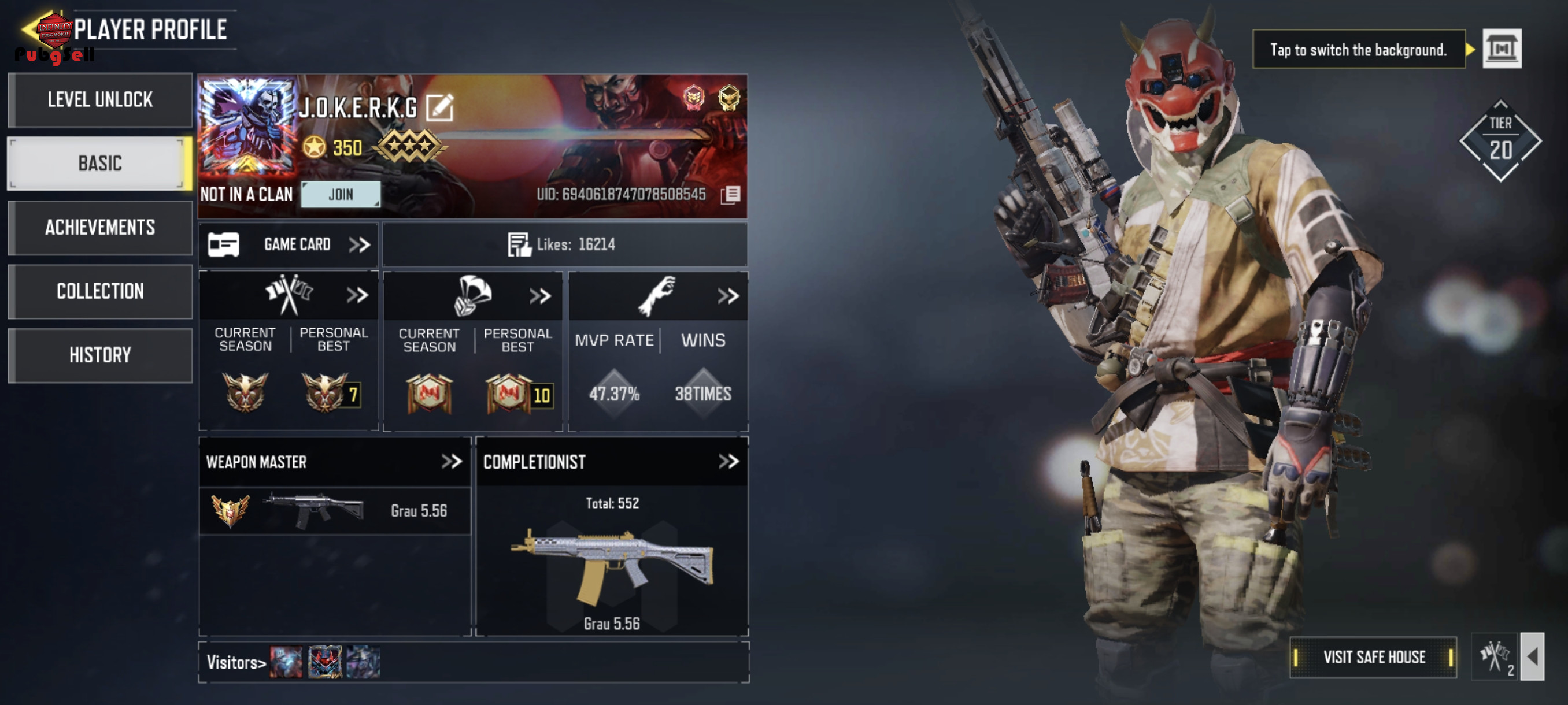Click the Tier 20 diamond badge
1568x705 pixels.
tap(1500, 141)
